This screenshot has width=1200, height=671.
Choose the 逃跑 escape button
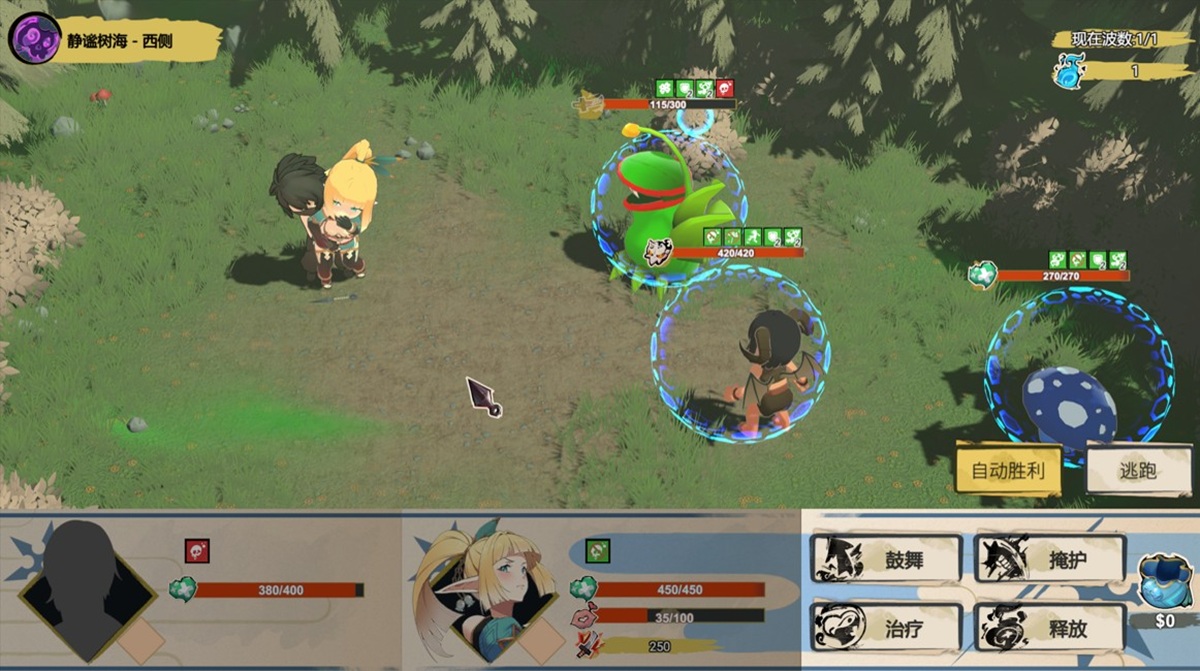tap(1138, 469)
